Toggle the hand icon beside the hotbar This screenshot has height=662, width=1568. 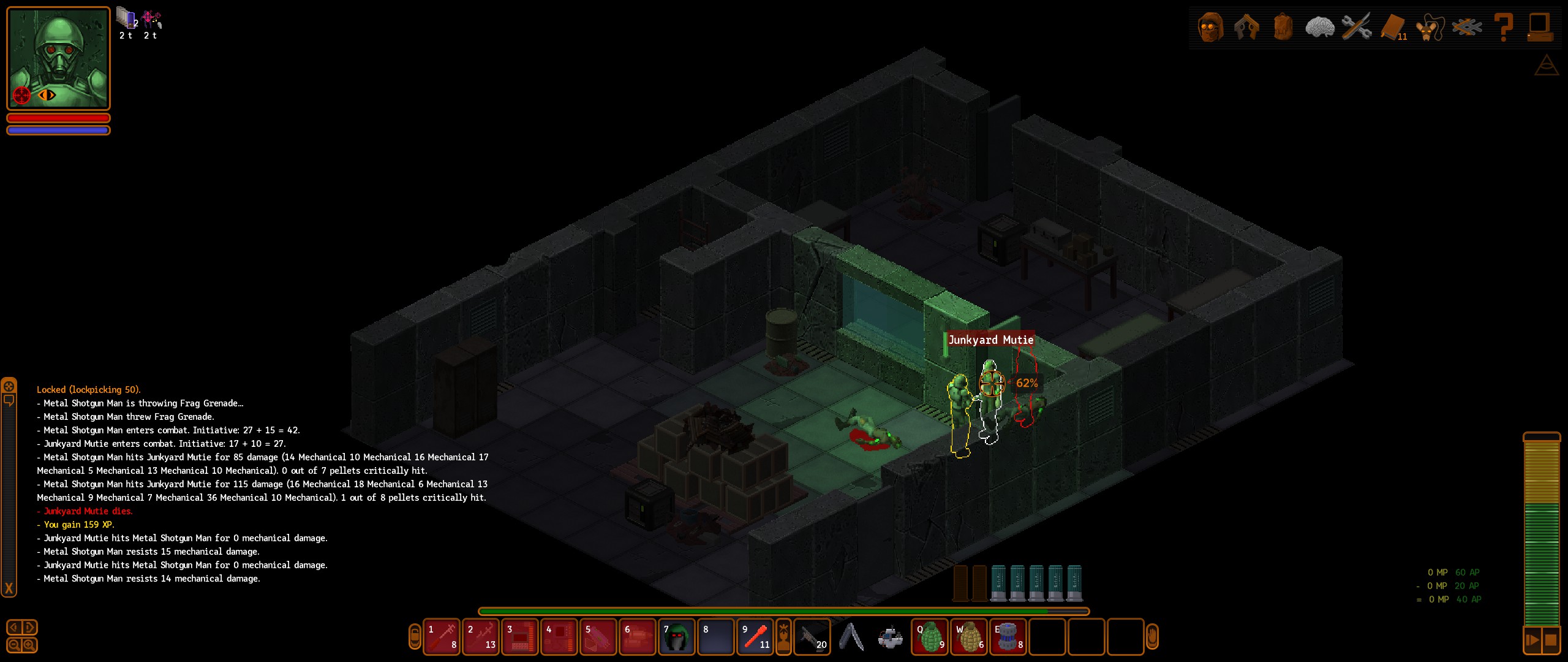pyautogui.click(x=1151, y=637)
